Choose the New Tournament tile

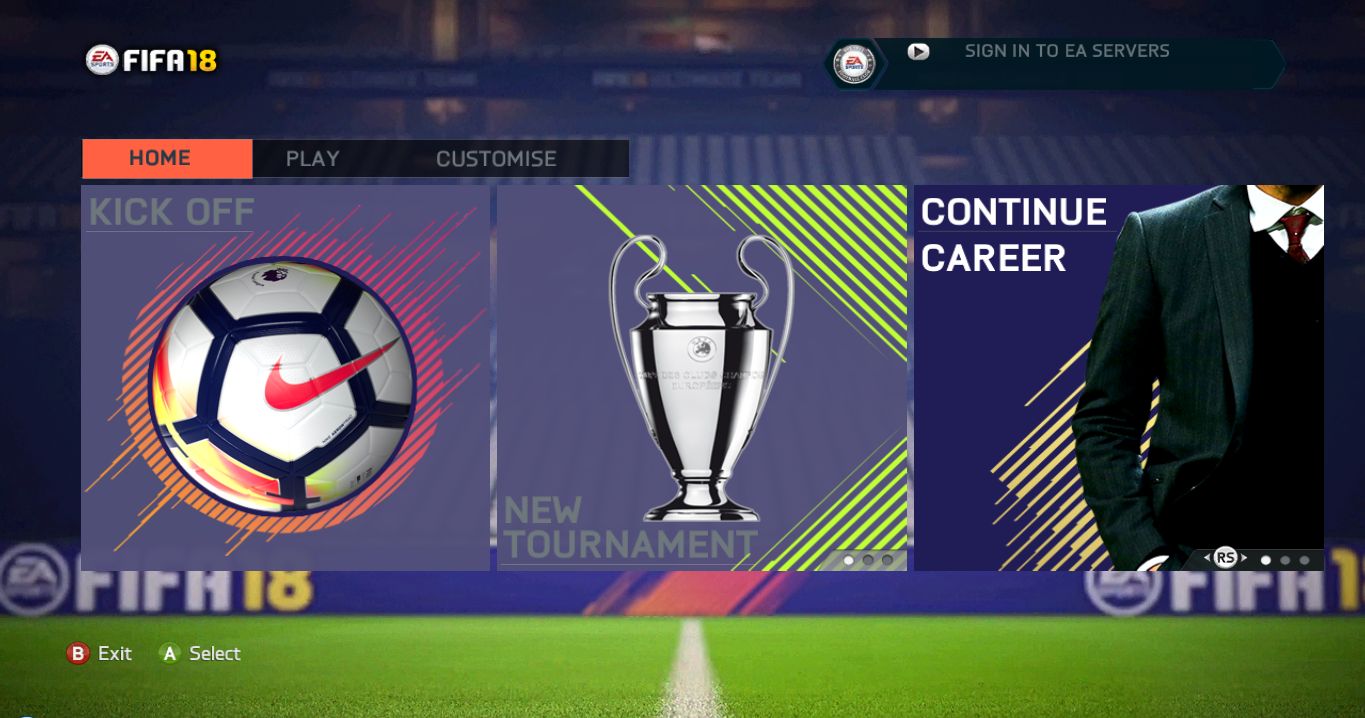701,378
